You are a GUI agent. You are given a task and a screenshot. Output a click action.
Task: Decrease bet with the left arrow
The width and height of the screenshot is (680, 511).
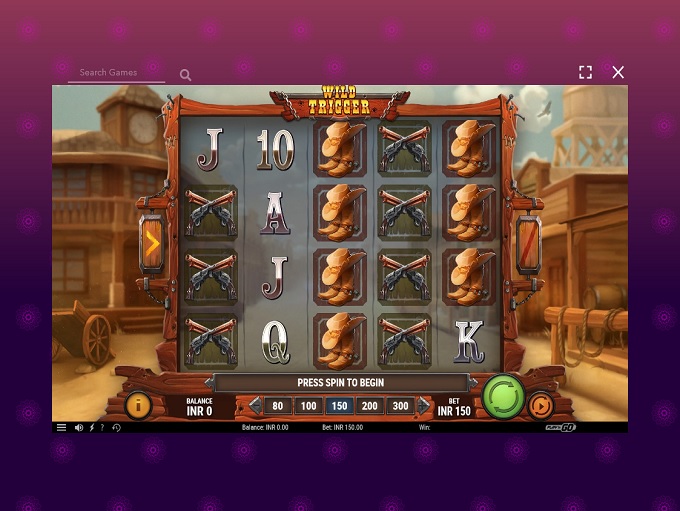(x=254, y=406)
